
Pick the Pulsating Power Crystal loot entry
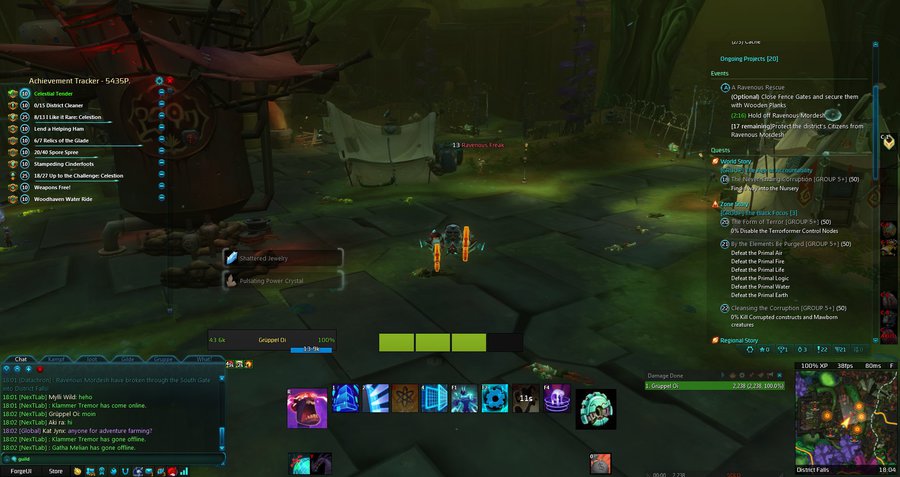coord(284,281)
